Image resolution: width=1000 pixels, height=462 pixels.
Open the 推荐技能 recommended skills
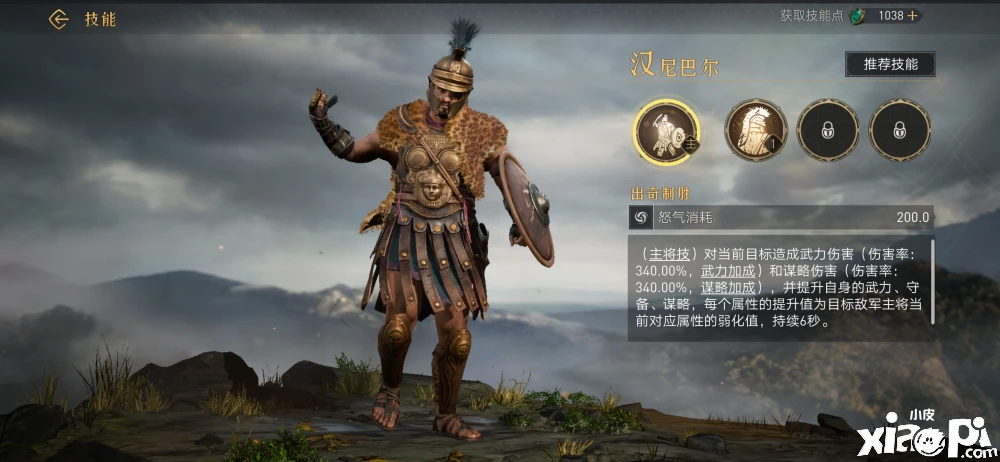pyautogui.click(x=890, y=65)
